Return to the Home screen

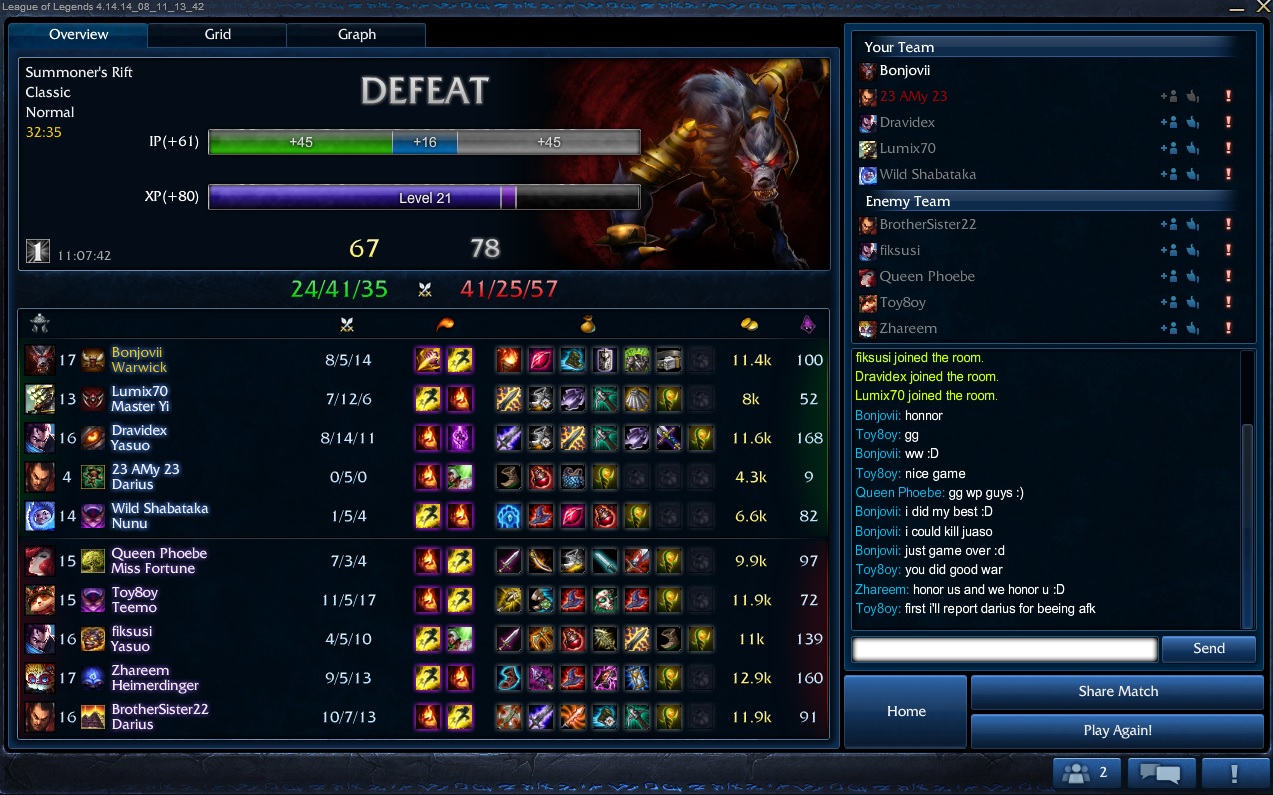tap(906, 711)
